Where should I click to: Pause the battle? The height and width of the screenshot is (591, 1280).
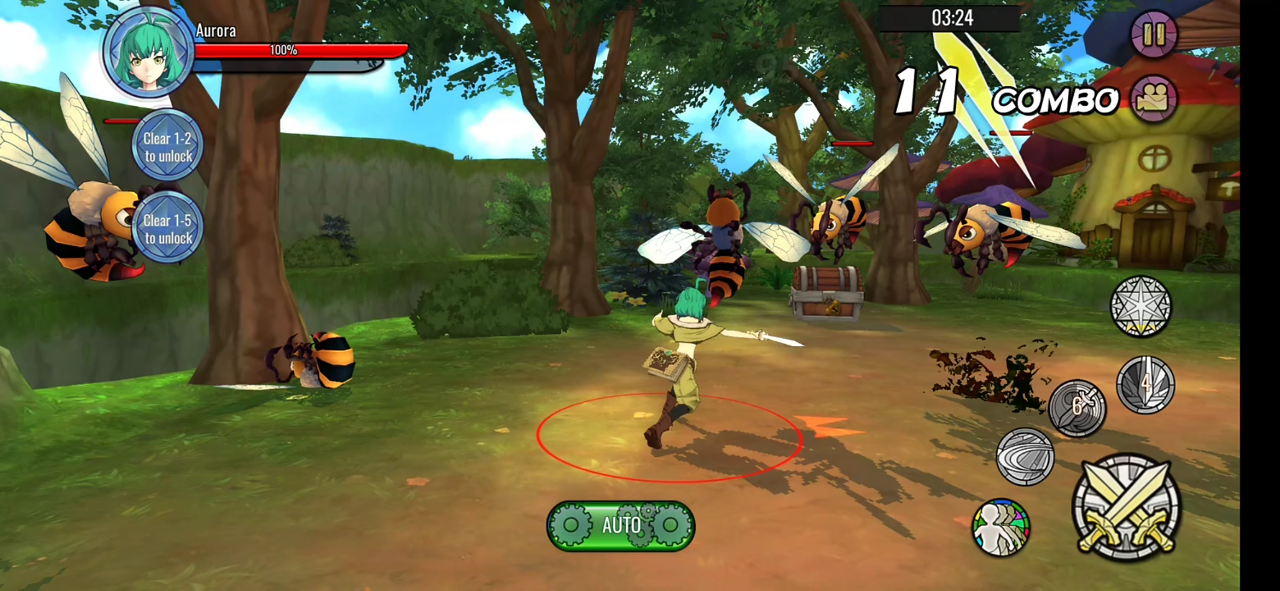point(1153,35)
